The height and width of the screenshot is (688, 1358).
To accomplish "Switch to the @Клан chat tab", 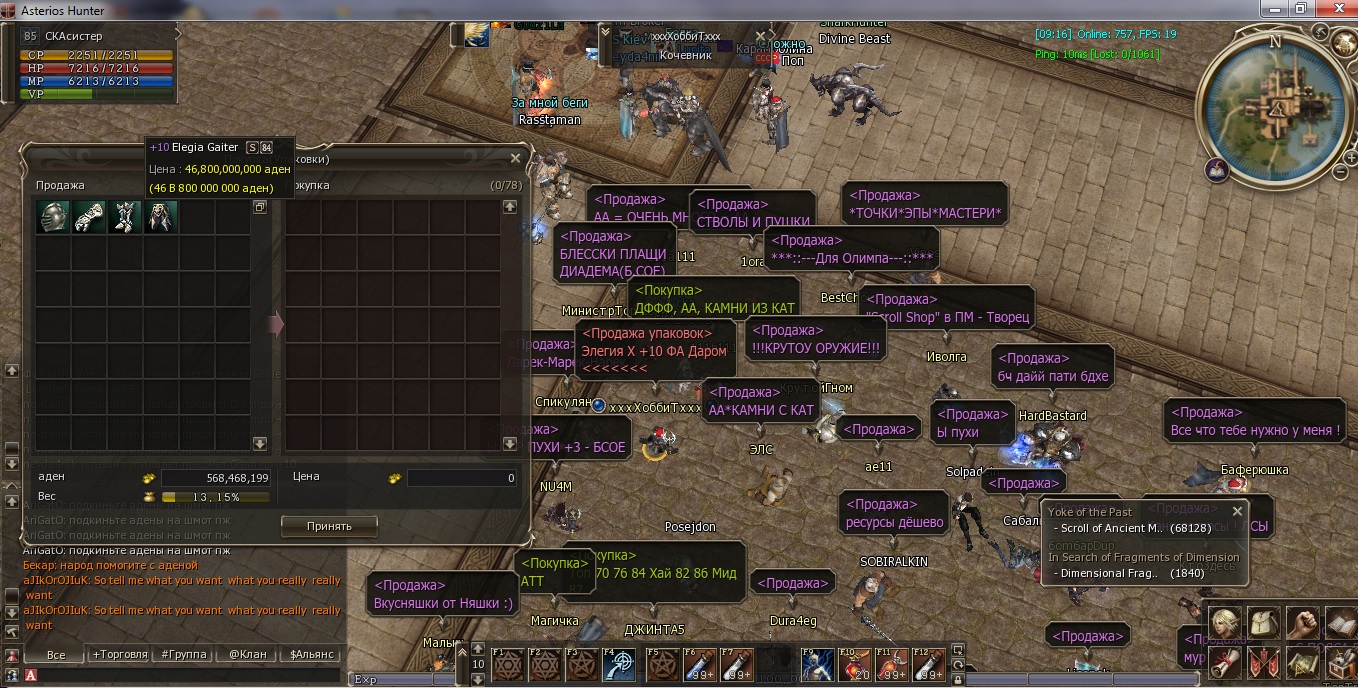I will [x=247, y=655].
